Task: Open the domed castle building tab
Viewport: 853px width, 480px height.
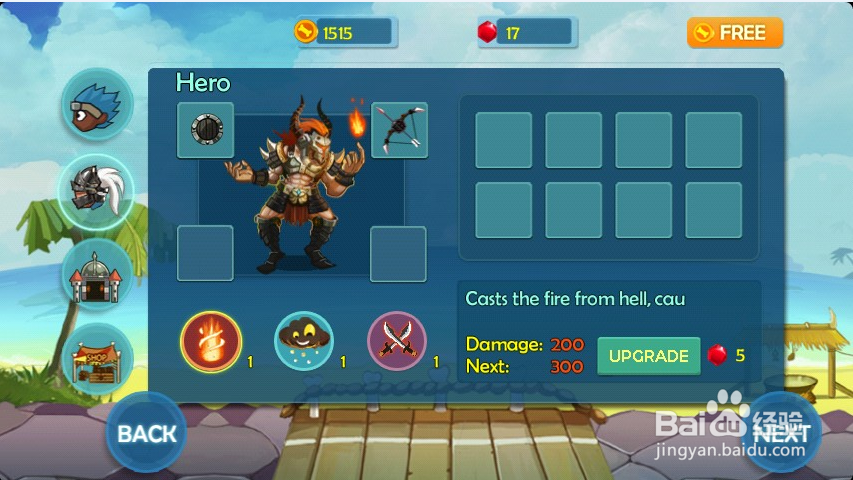Action: [x=97, y=273]
